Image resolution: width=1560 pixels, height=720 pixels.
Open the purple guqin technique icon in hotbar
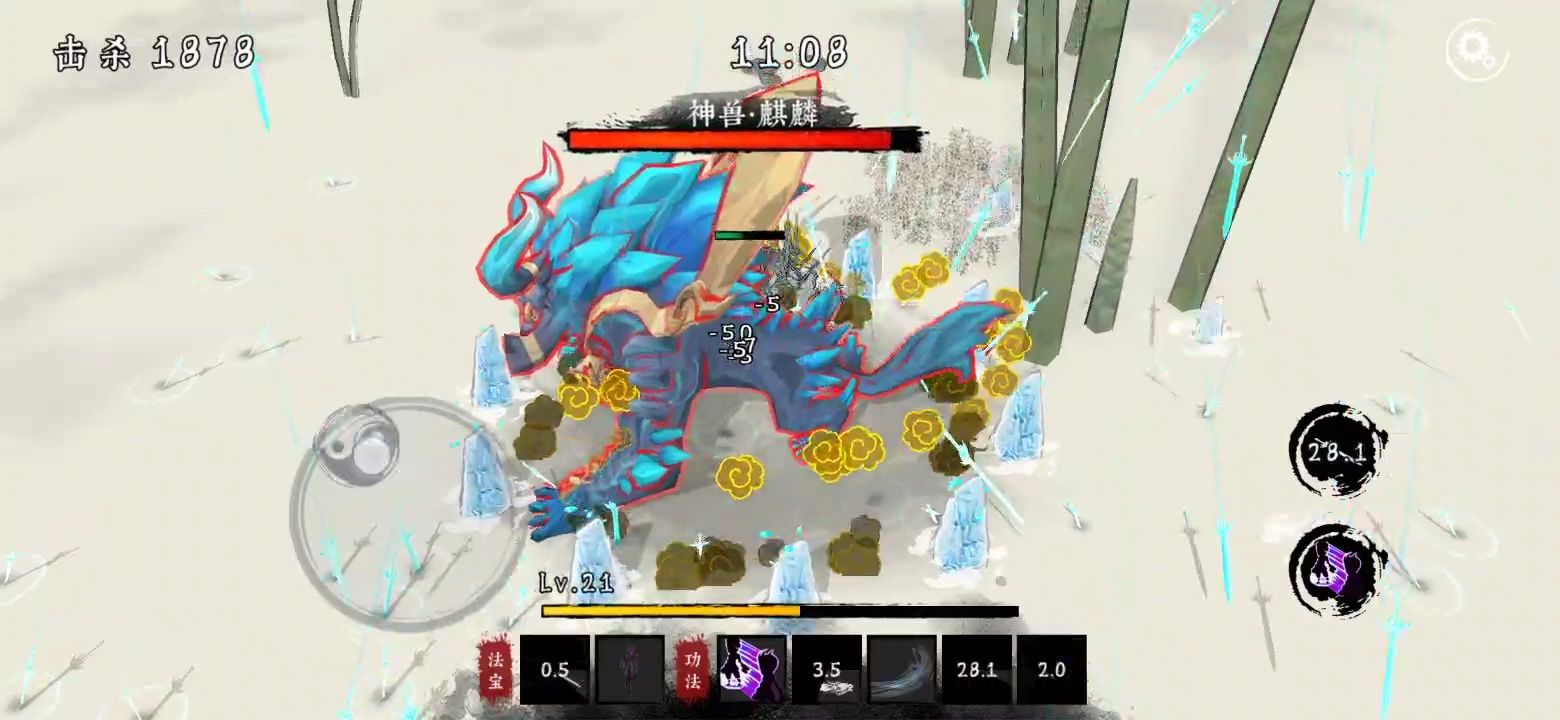coord(752,668)
